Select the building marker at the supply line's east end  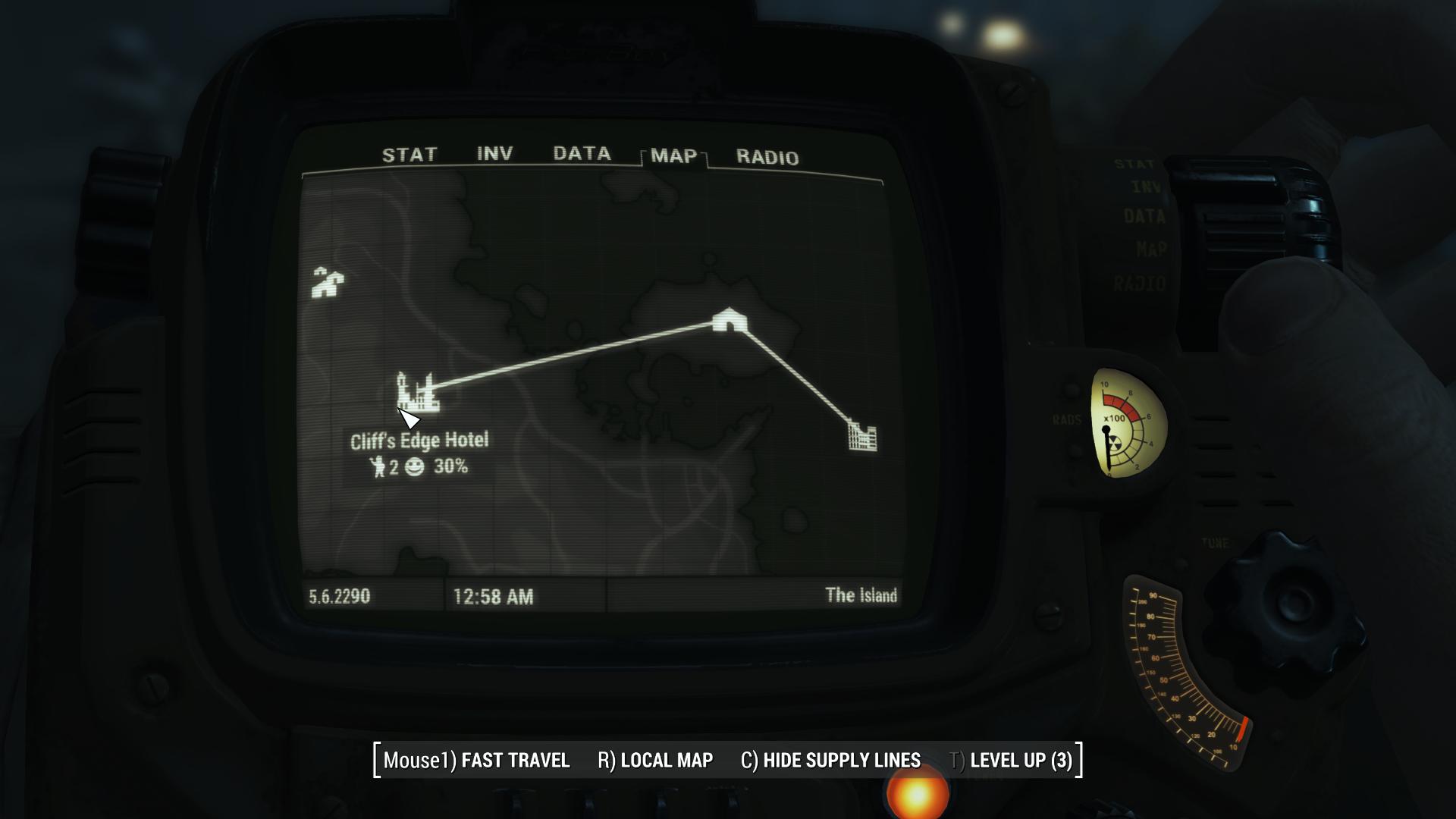[862, 436]
